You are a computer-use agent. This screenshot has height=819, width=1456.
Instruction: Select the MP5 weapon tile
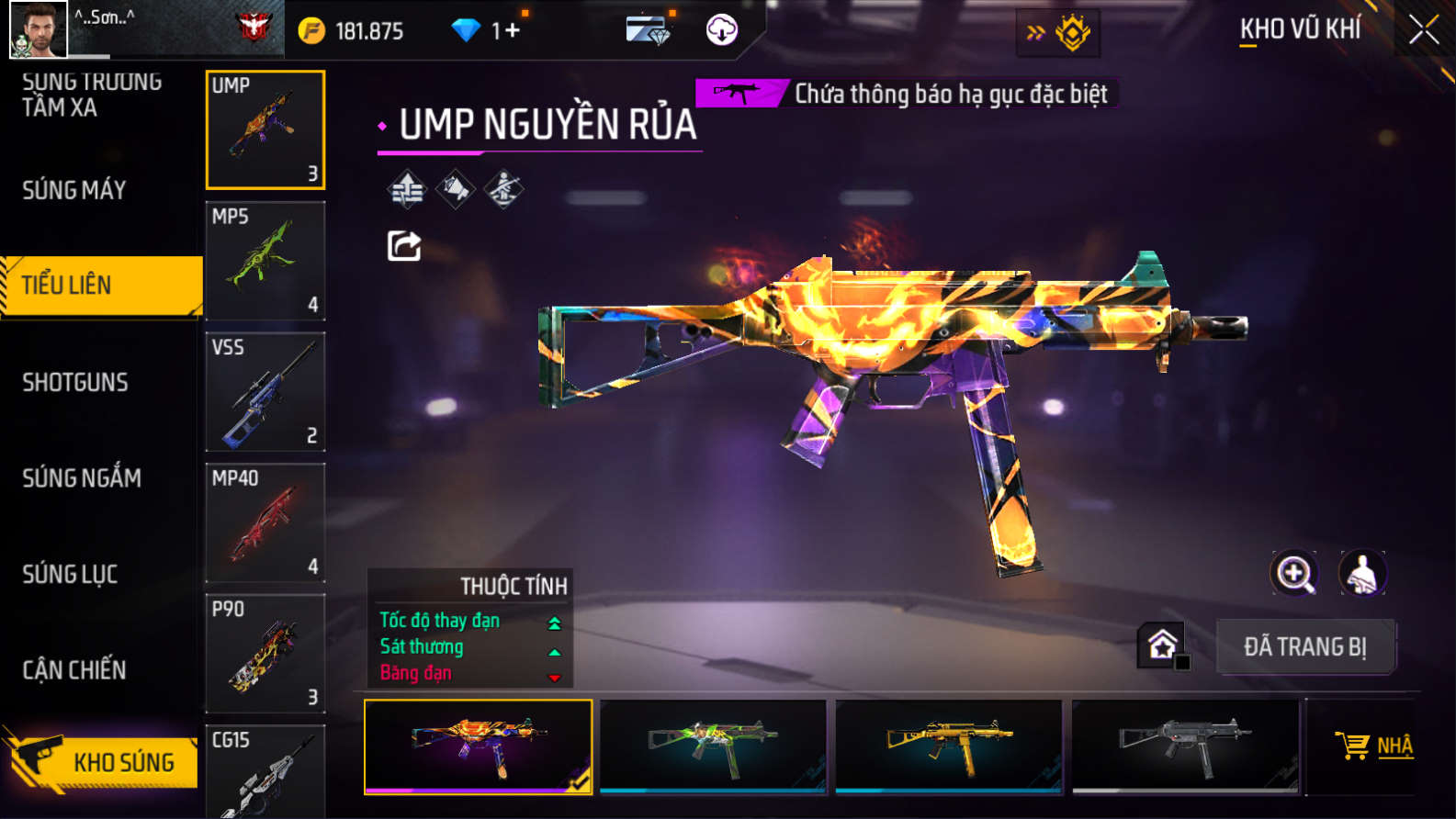pos(265,261)
